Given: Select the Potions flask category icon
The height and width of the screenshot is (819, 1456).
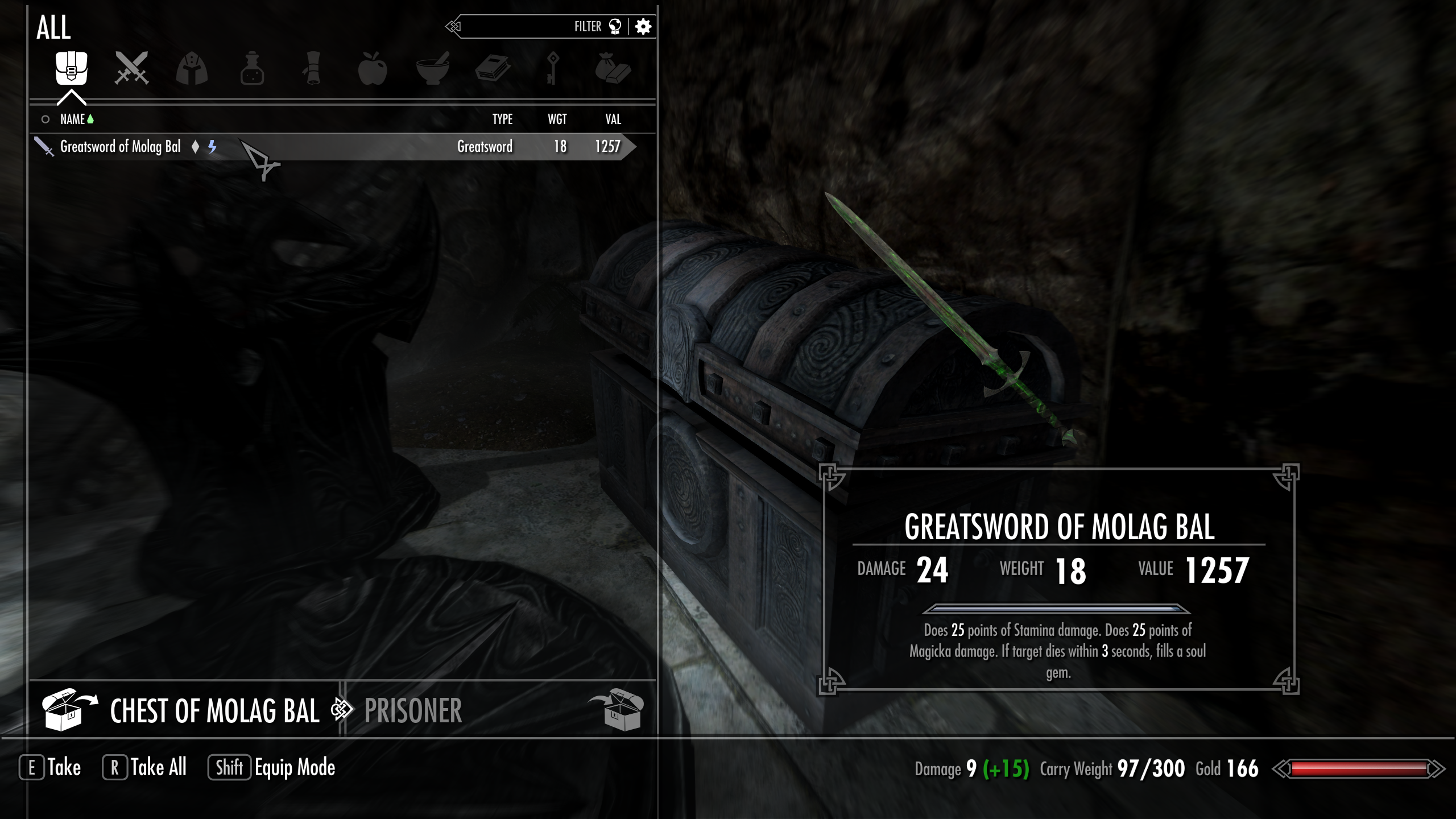Looking at the screenshot, I should coord(252,68).
